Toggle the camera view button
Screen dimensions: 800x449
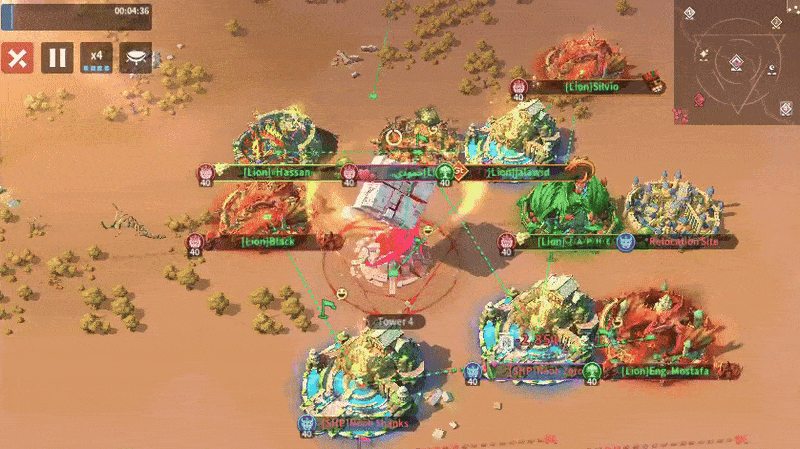135,58
